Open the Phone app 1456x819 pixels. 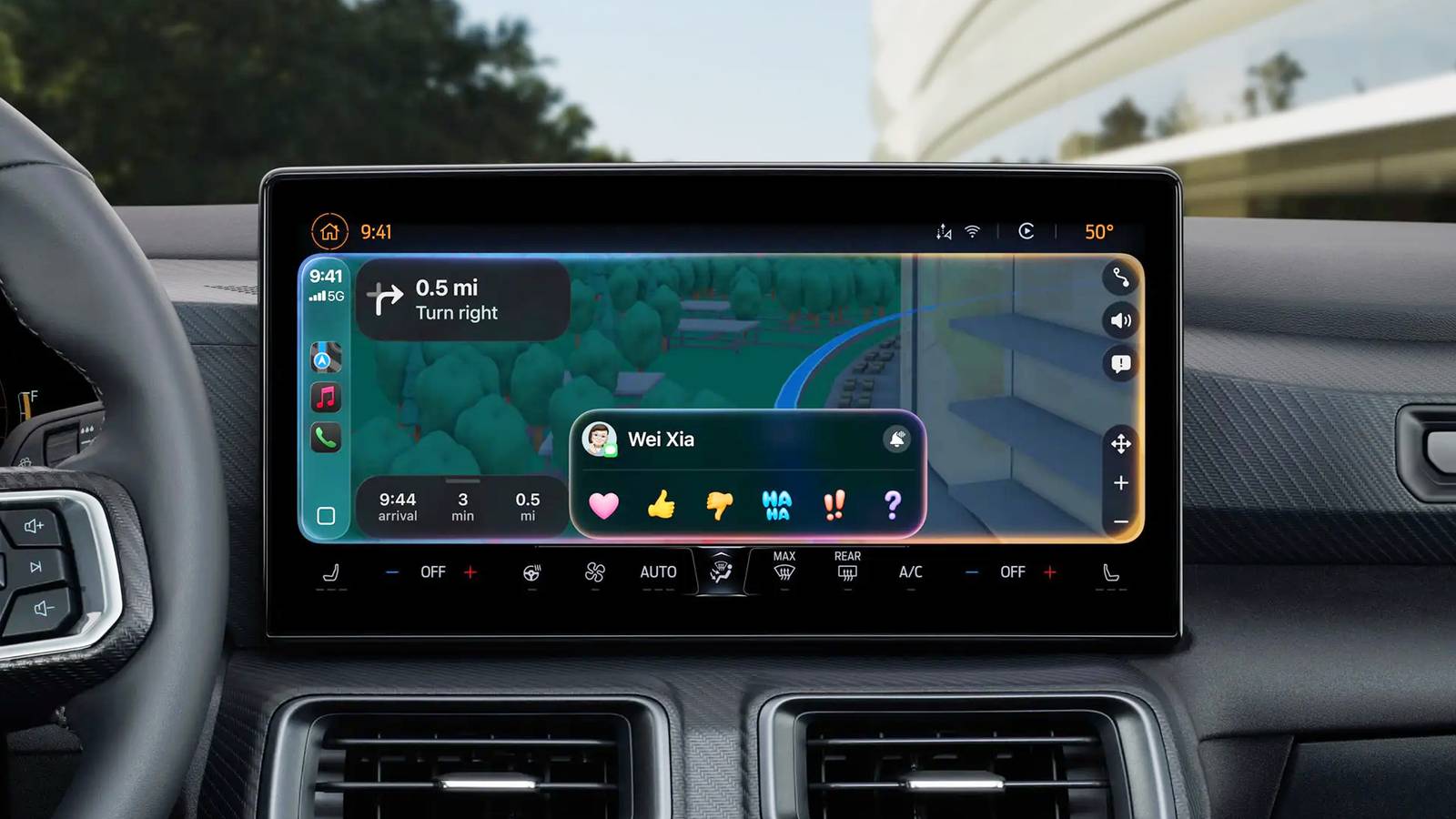point(325,435)
